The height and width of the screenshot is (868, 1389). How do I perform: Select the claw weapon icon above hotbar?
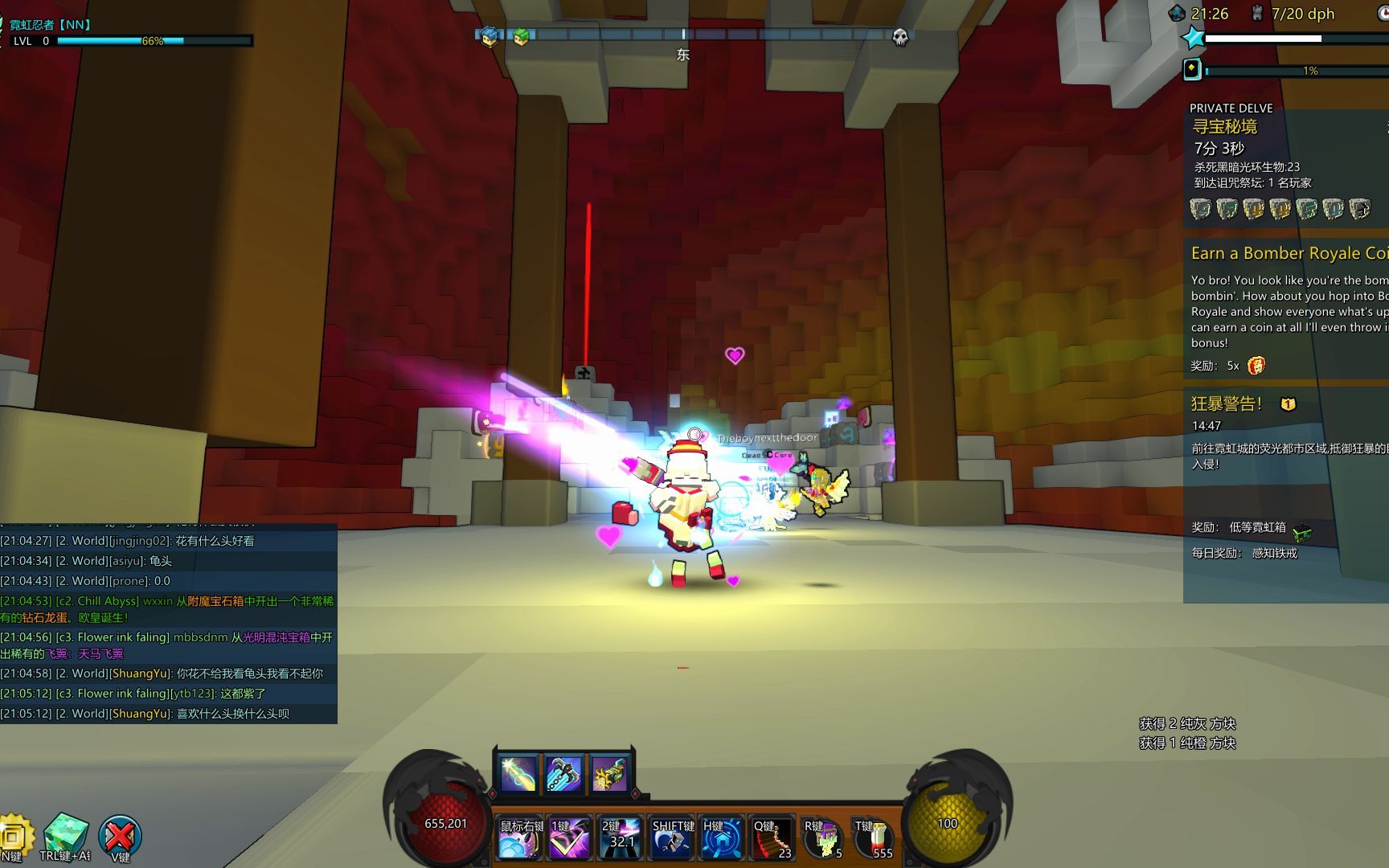tap(563, 772)
